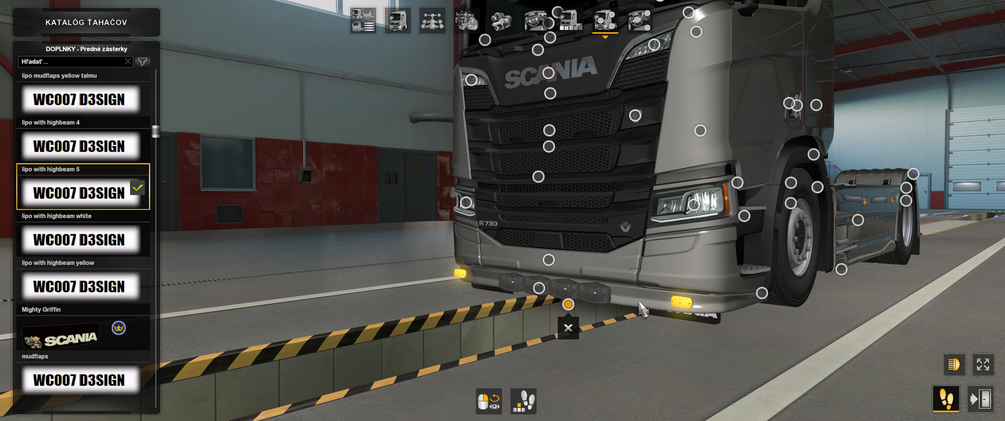Open the filter funnel dropdown
This screenshot has height=421, width=1005.
click(143, 62)
